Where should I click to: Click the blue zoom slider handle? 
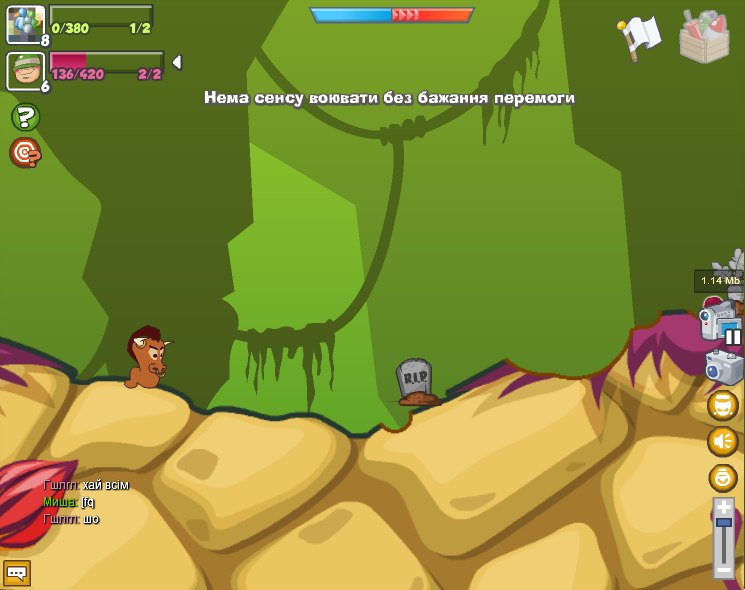point(724,523)
